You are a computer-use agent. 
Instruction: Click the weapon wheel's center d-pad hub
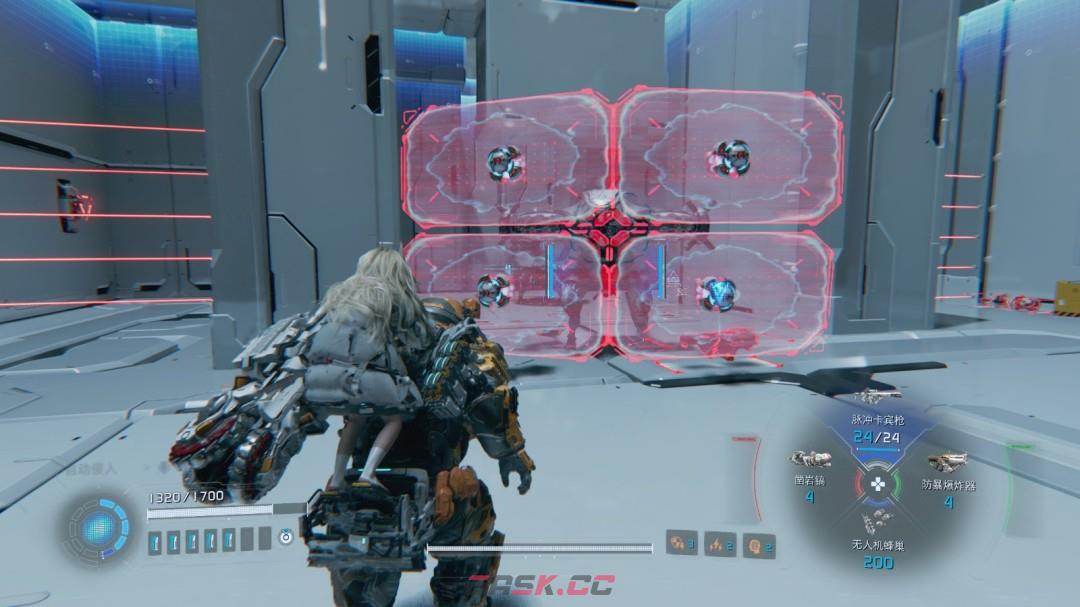tap(877, 485)
